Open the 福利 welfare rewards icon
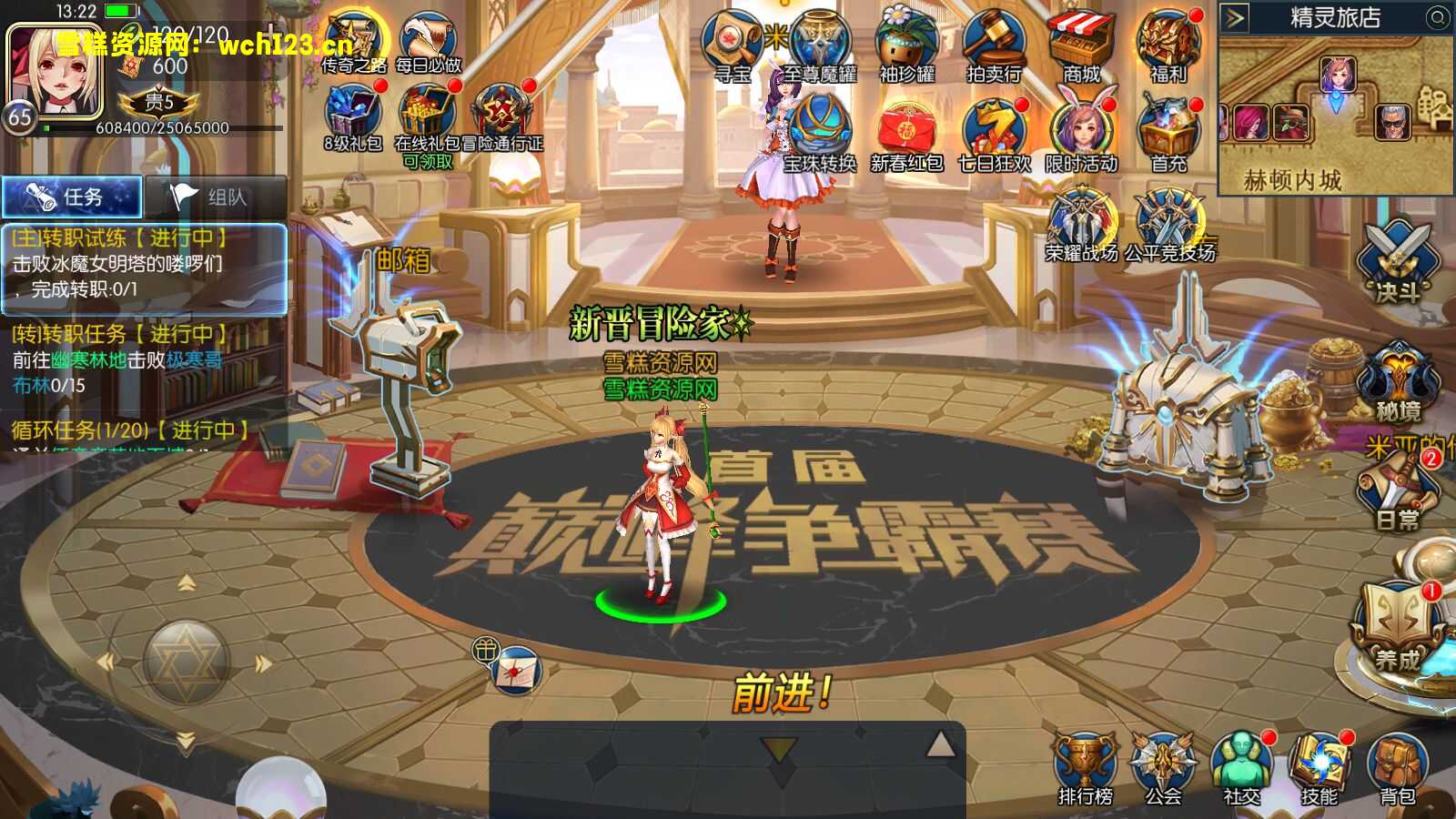The height and width of the screenshot is (819, 1456). point(1169,47)
